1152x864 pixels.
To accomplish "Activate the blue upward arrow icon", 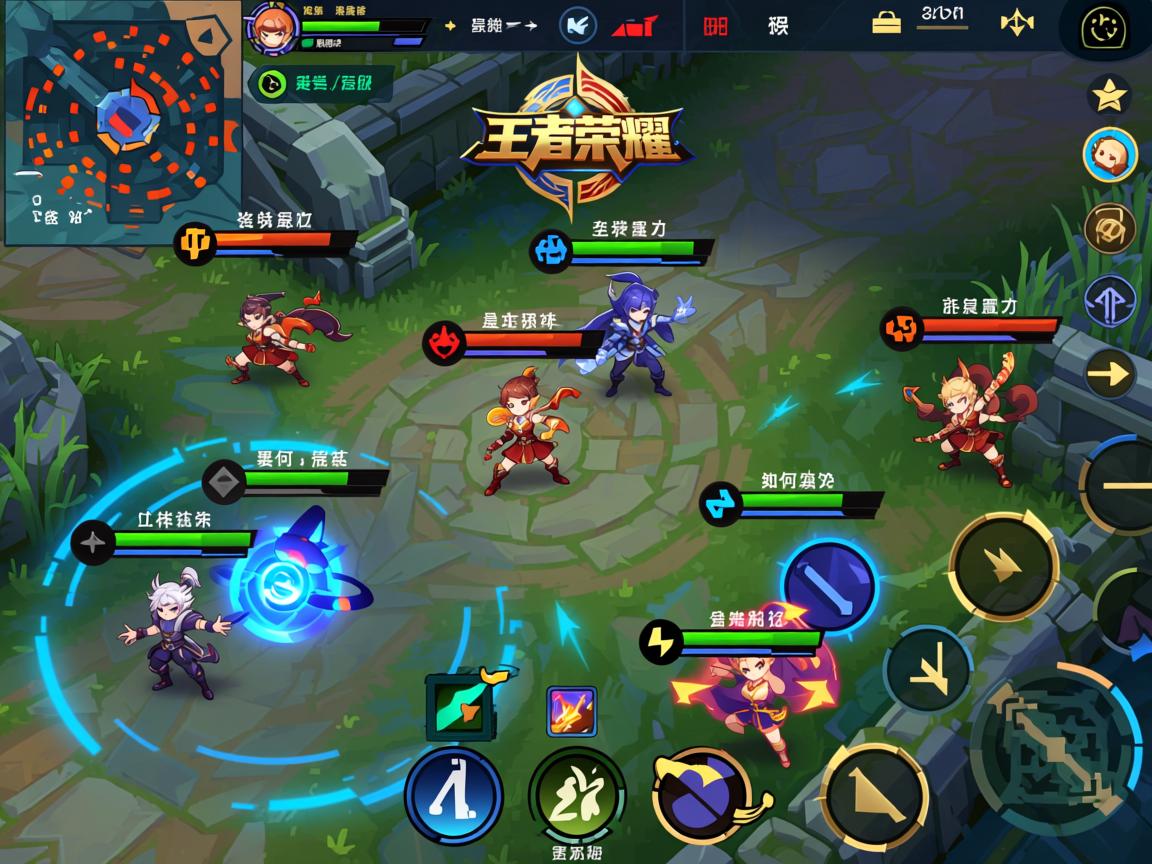I will pyautogui.click(x=1110, y=301).
